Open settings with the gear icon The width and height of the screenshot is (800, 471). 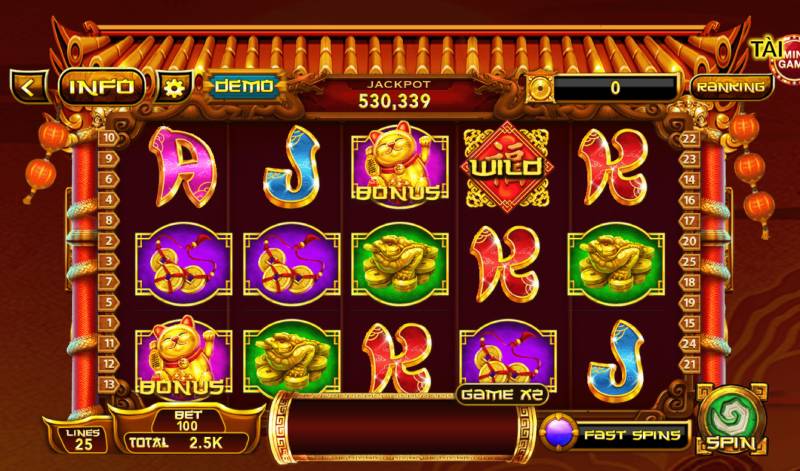(174, 87)
